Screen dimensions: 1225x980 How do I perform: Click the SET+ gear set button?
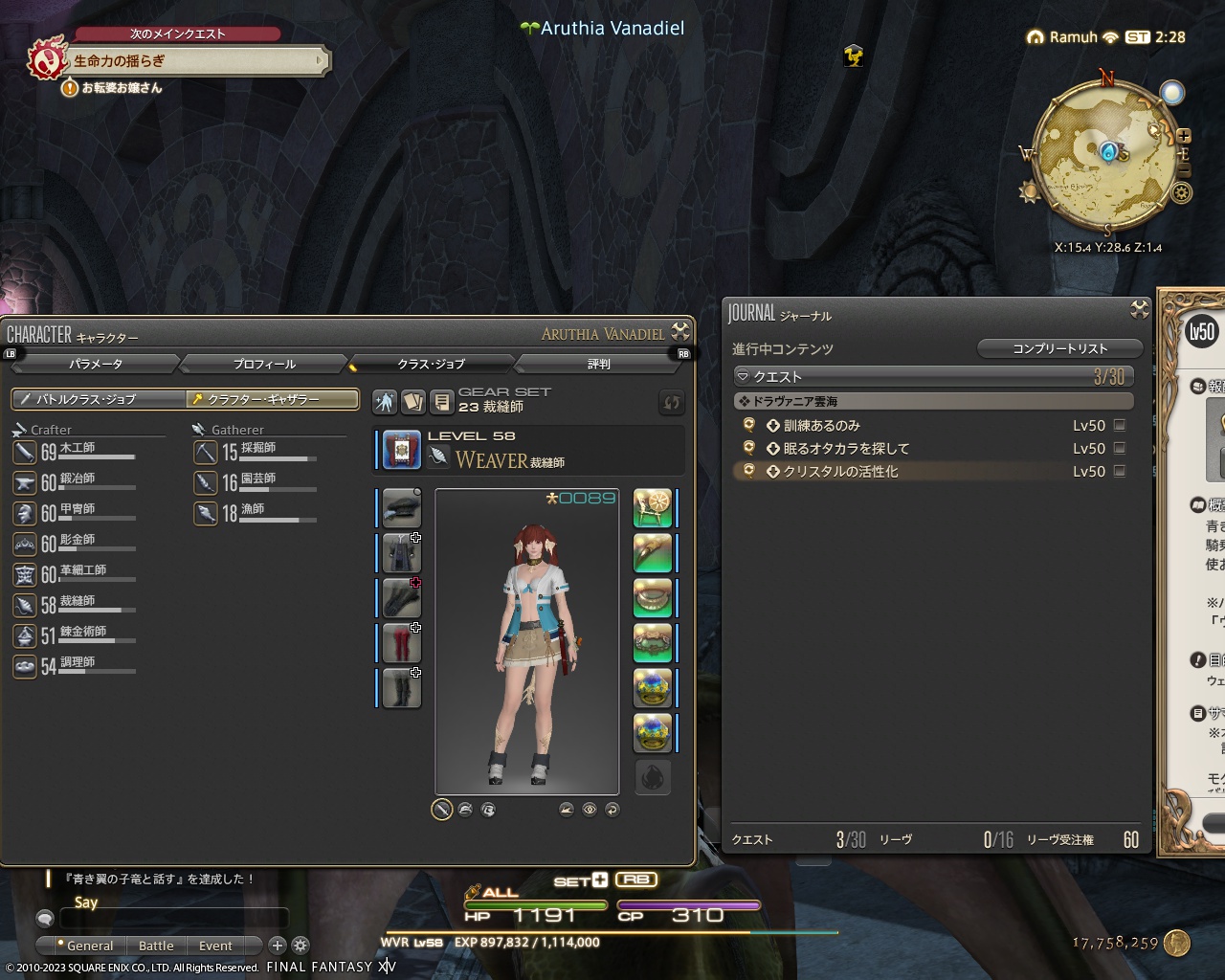tap(582, 880)
